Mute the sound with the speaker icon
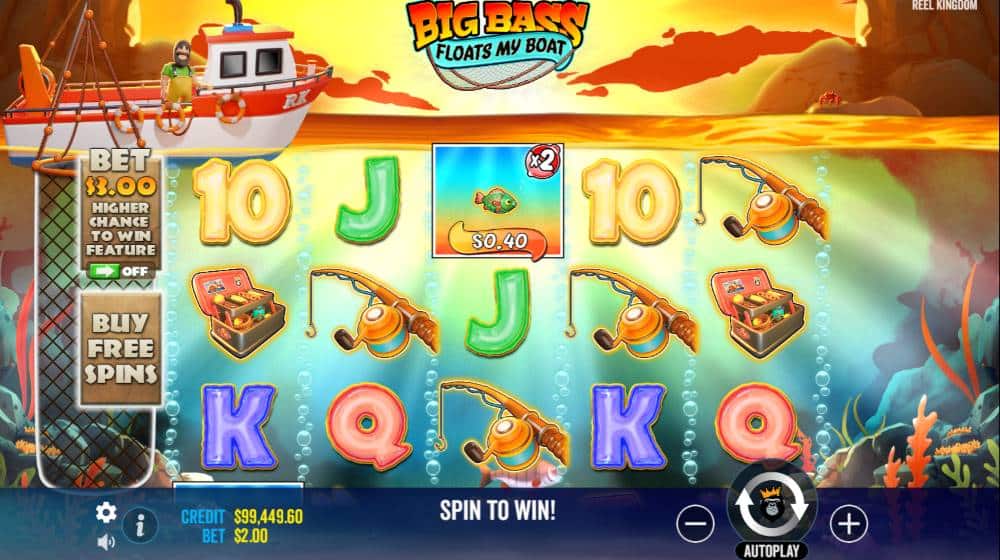Image resolution: width=1000 pixels, height=560 pixels. point(104,542)
